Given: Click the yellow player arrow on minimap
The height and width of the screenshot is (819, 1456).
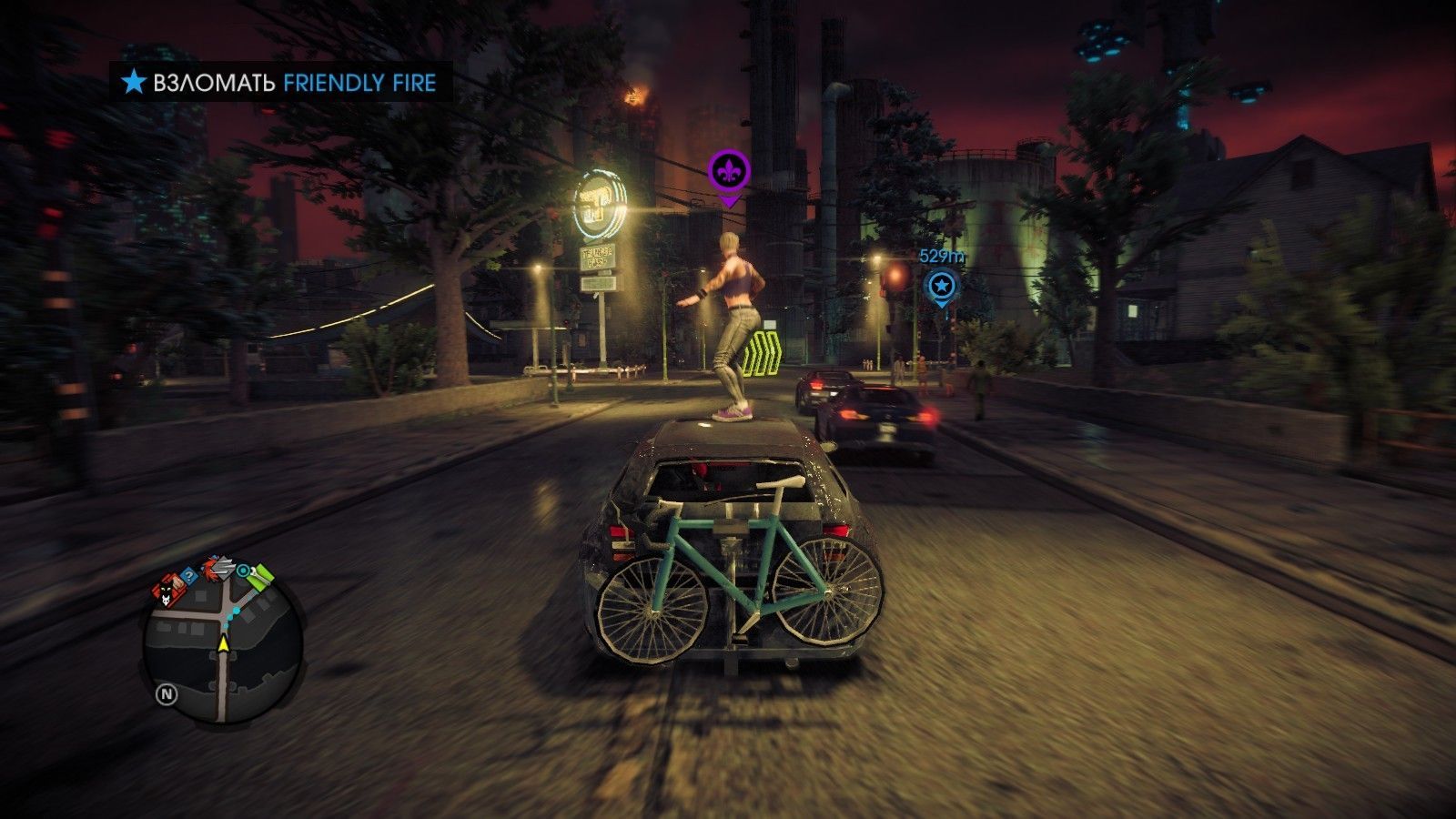Looking at the screenshot, I should click(225, 642).
